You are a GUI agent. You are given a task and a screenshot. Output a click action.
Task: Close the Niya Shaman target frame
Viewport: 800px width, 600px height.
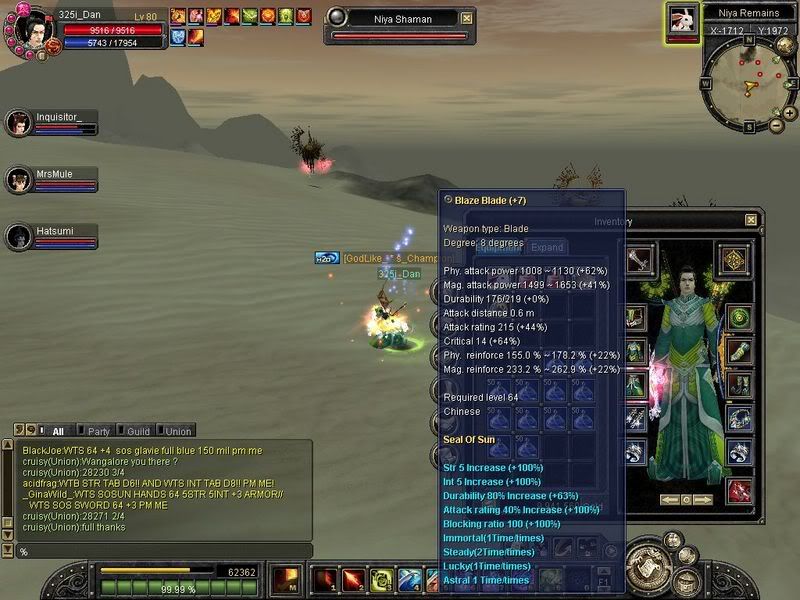click(x=467, y=18)
